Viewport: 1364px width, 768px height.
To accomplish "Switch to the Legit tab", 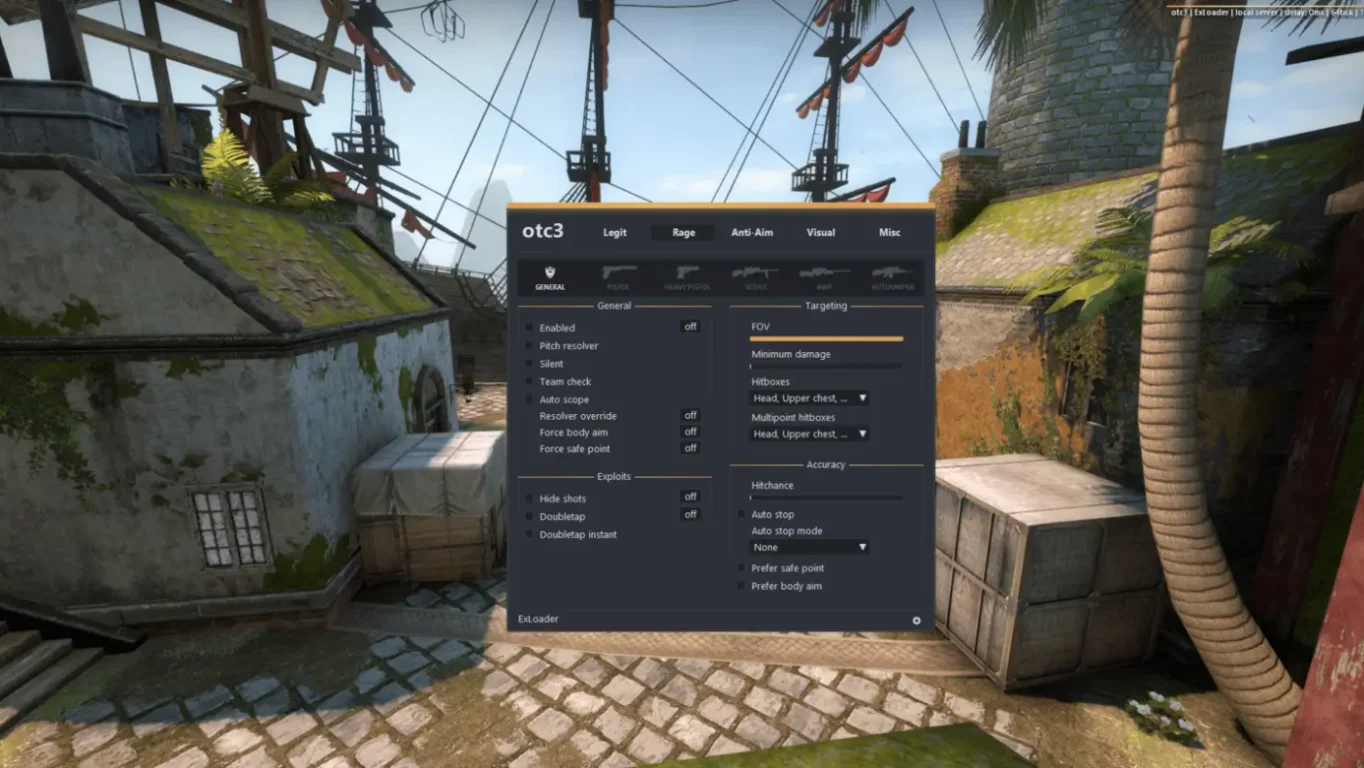I will pyautogui.click(x=614, y=233).
